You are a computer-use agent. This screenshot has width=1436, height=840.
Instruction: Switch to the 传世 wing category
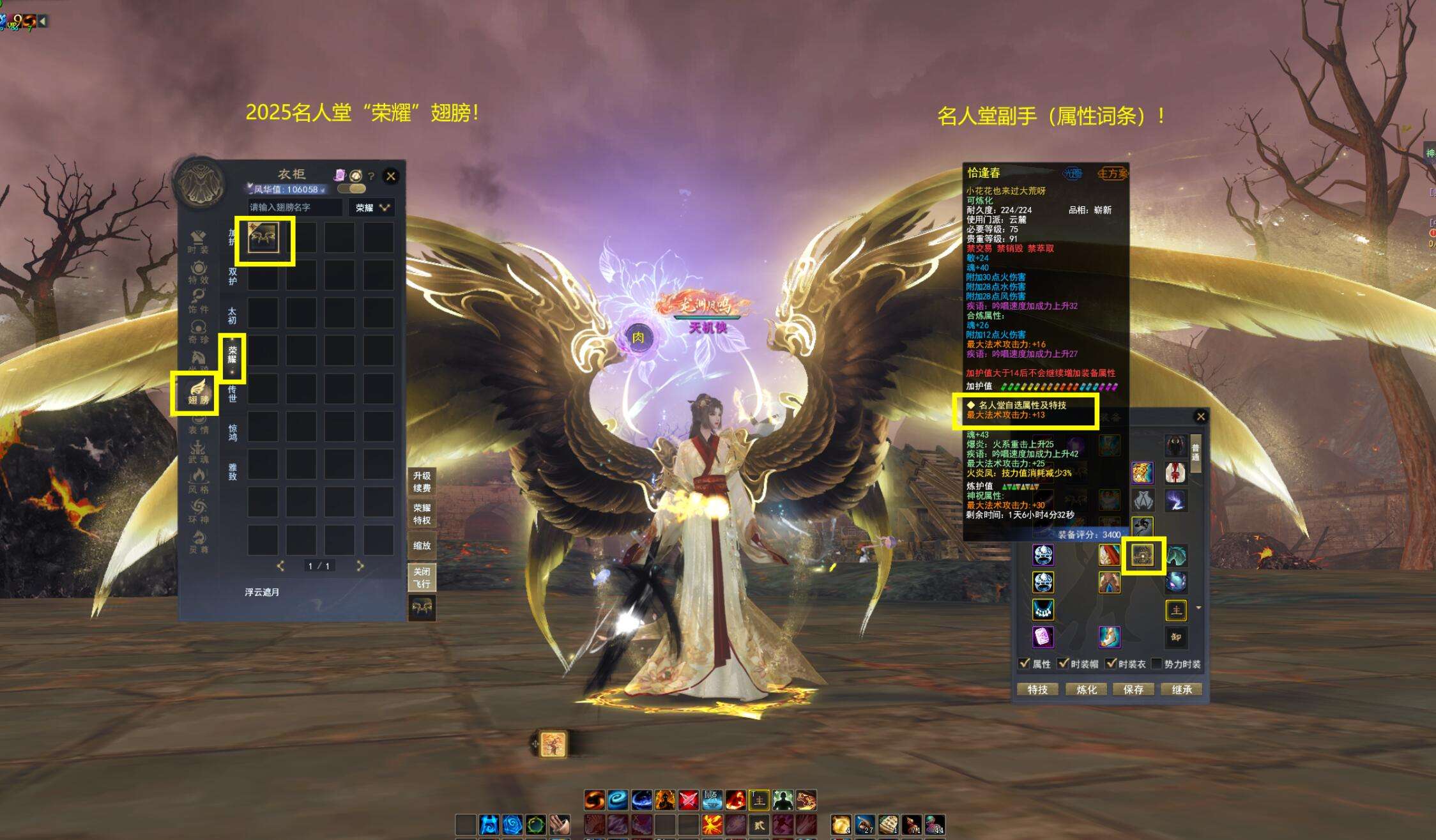(x=233, y=393)
